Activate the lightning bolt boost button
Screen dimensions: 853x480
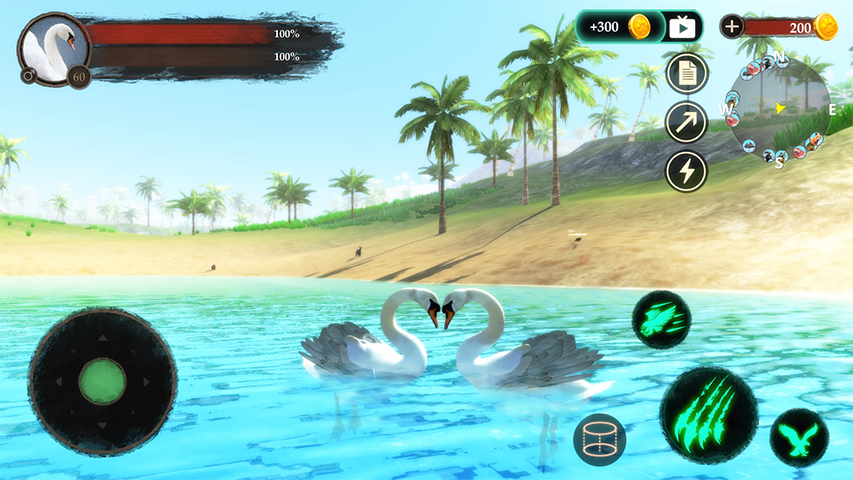click(687, 171)
